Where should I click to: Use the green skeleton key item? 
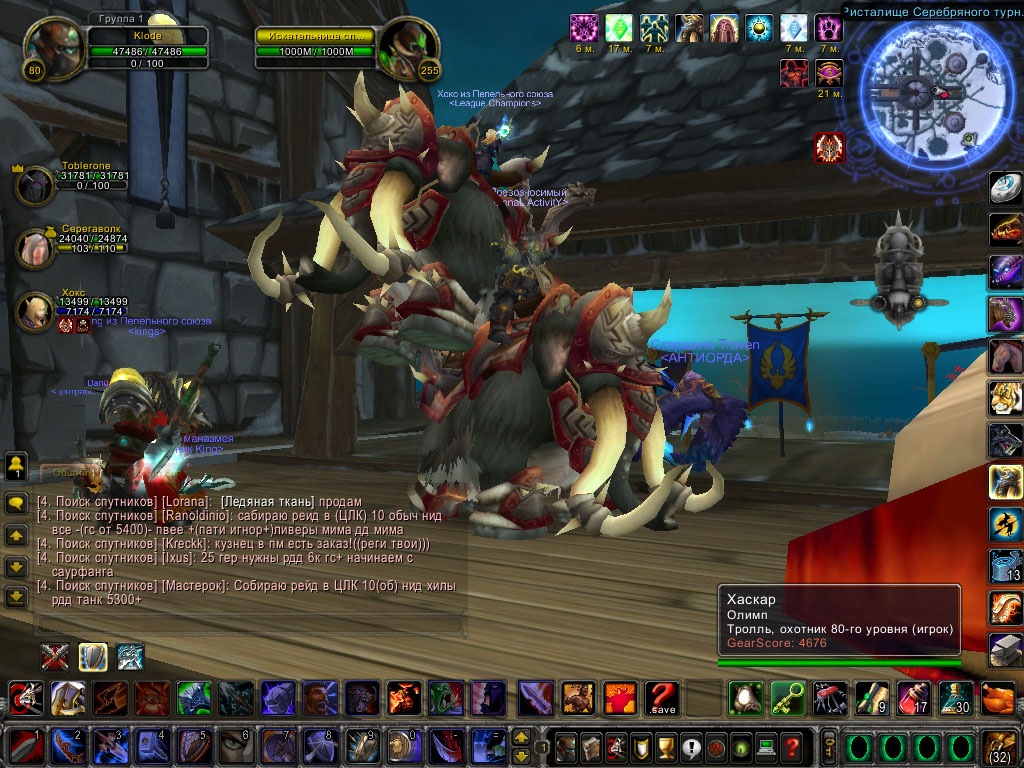[786, 697]
